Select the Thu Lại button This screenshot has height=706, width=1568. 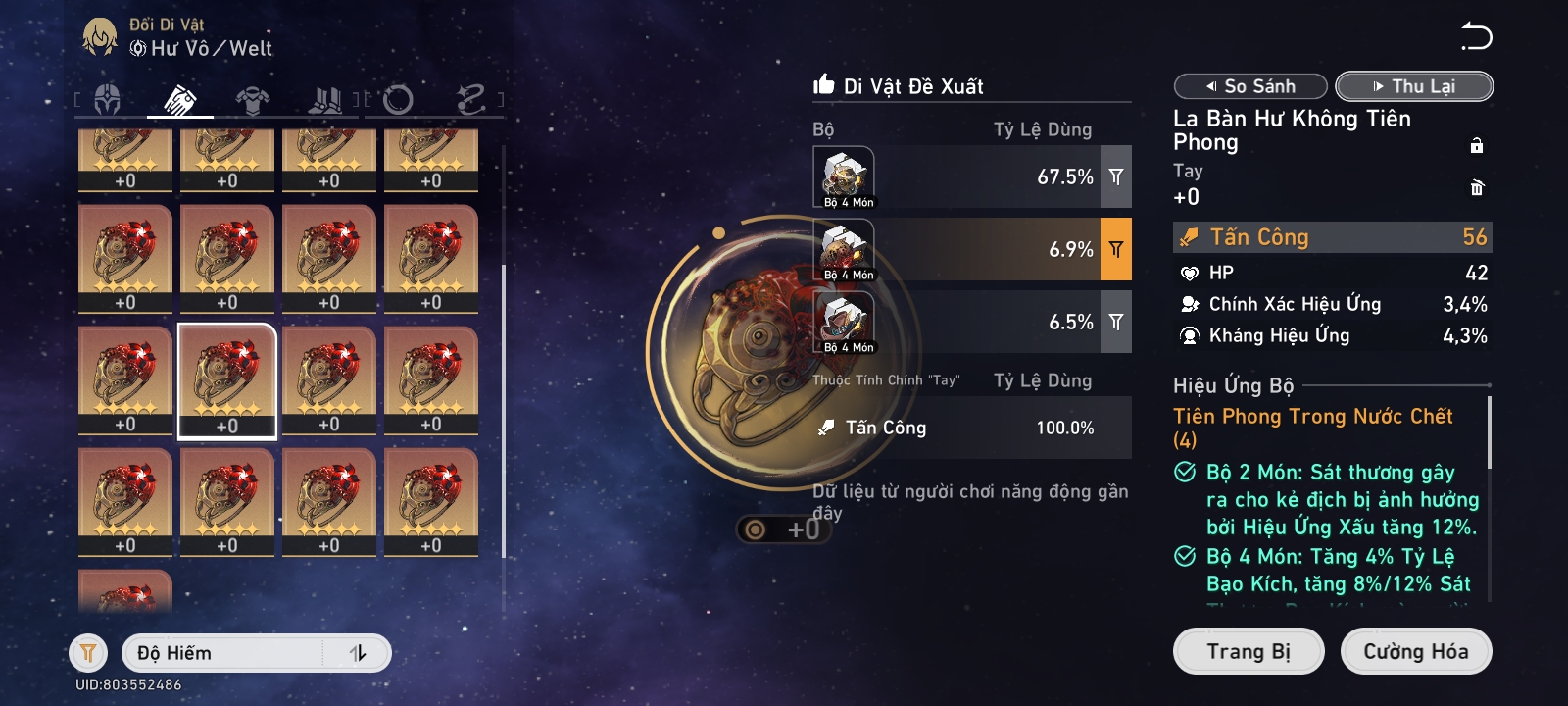(1414, 86)
